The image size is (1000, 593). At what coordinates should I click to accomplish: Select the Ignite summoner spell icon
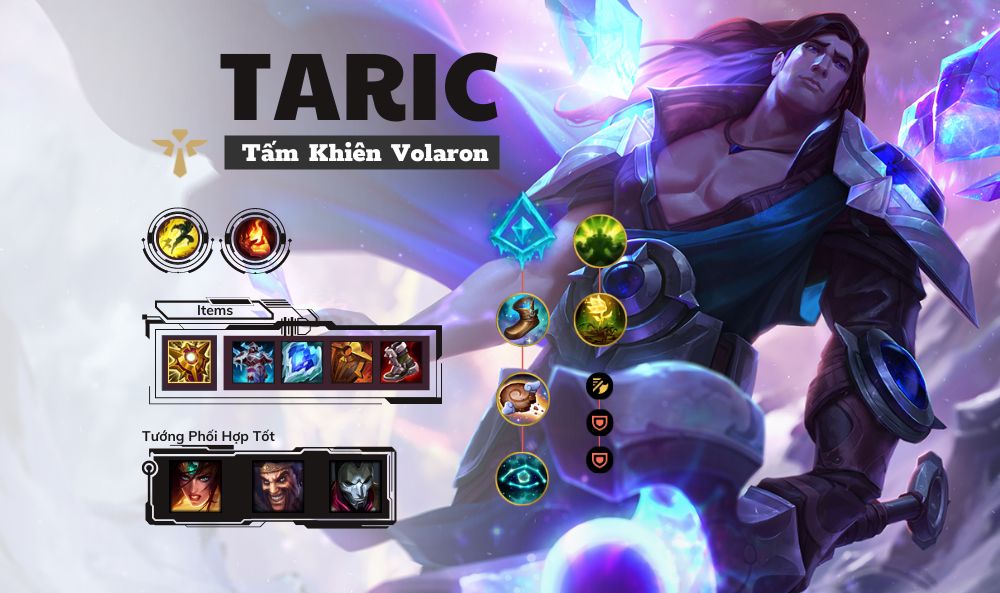248,240
